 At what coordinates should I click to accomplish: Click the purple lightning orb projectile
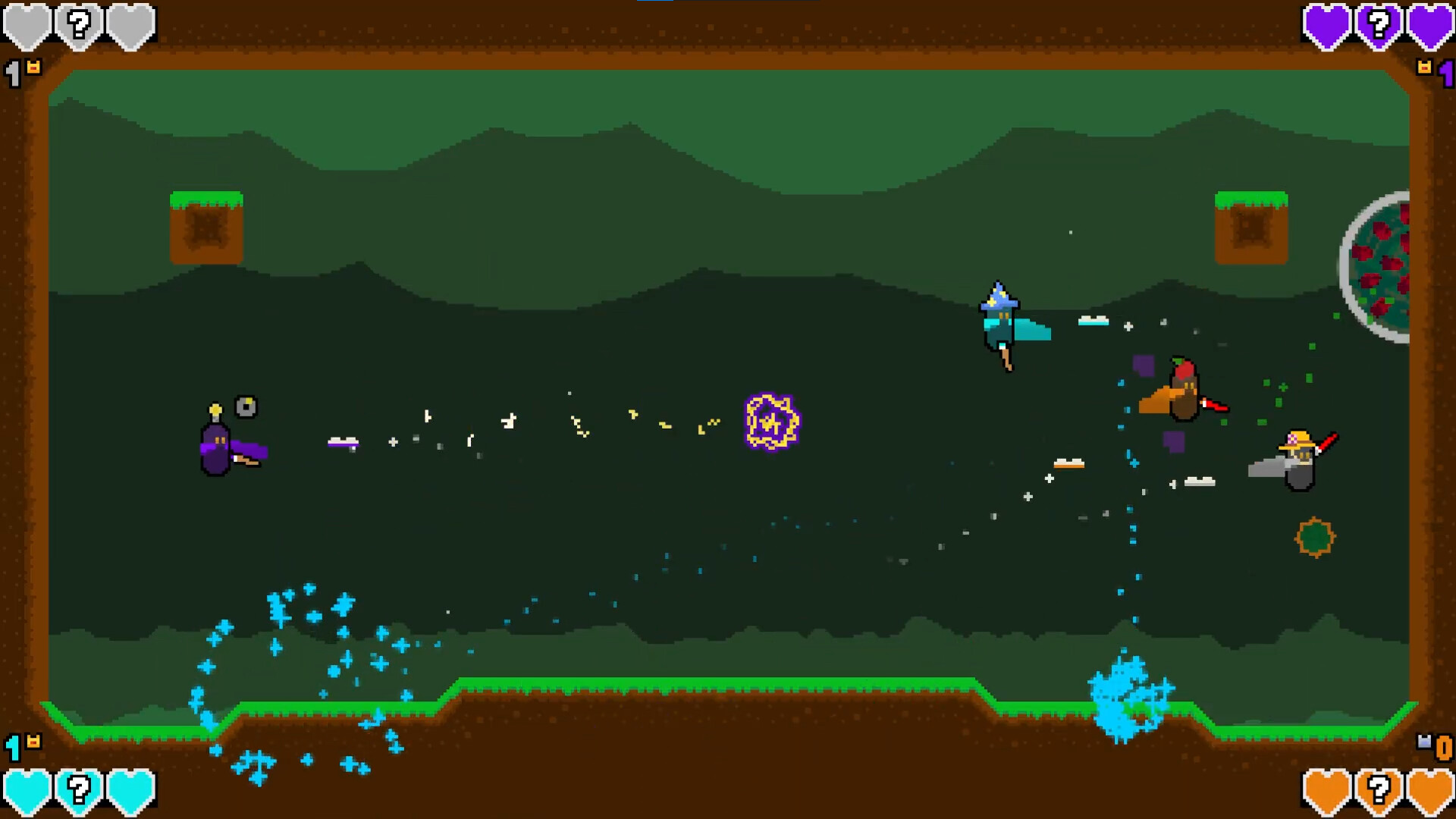point(771,423)
